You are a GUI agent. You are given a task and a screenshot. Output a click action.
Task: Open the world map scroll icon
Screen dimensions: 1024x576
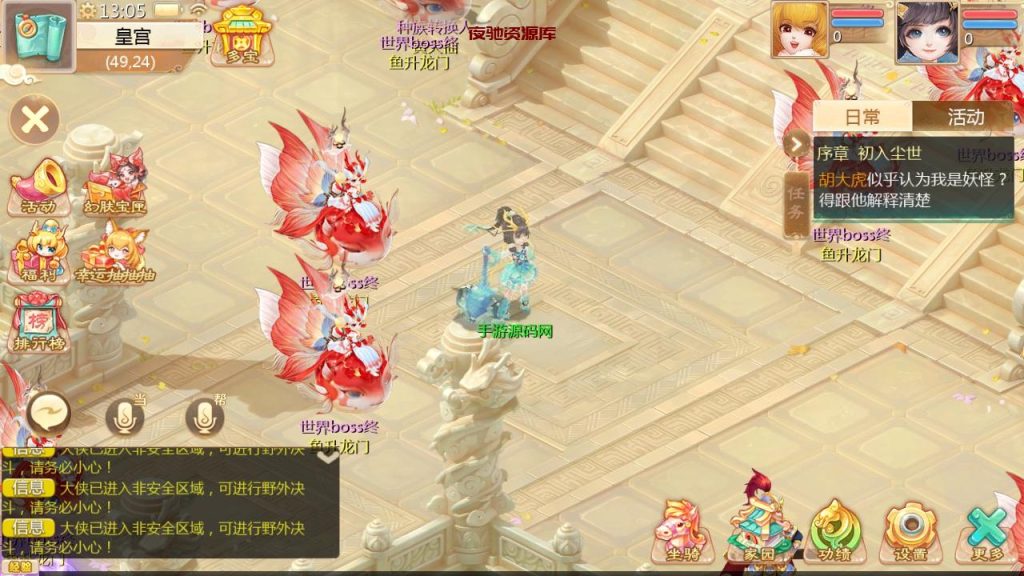tap(38, 36)
